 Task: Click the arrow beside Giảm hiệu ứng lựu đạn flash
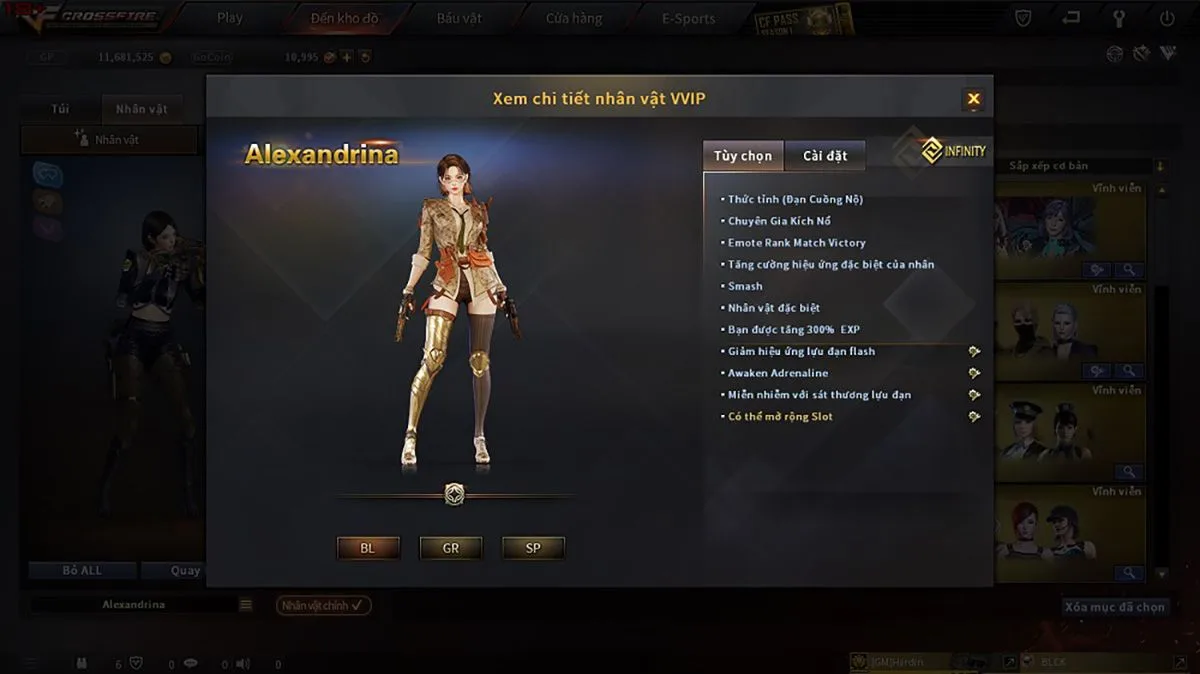[974, 351]
